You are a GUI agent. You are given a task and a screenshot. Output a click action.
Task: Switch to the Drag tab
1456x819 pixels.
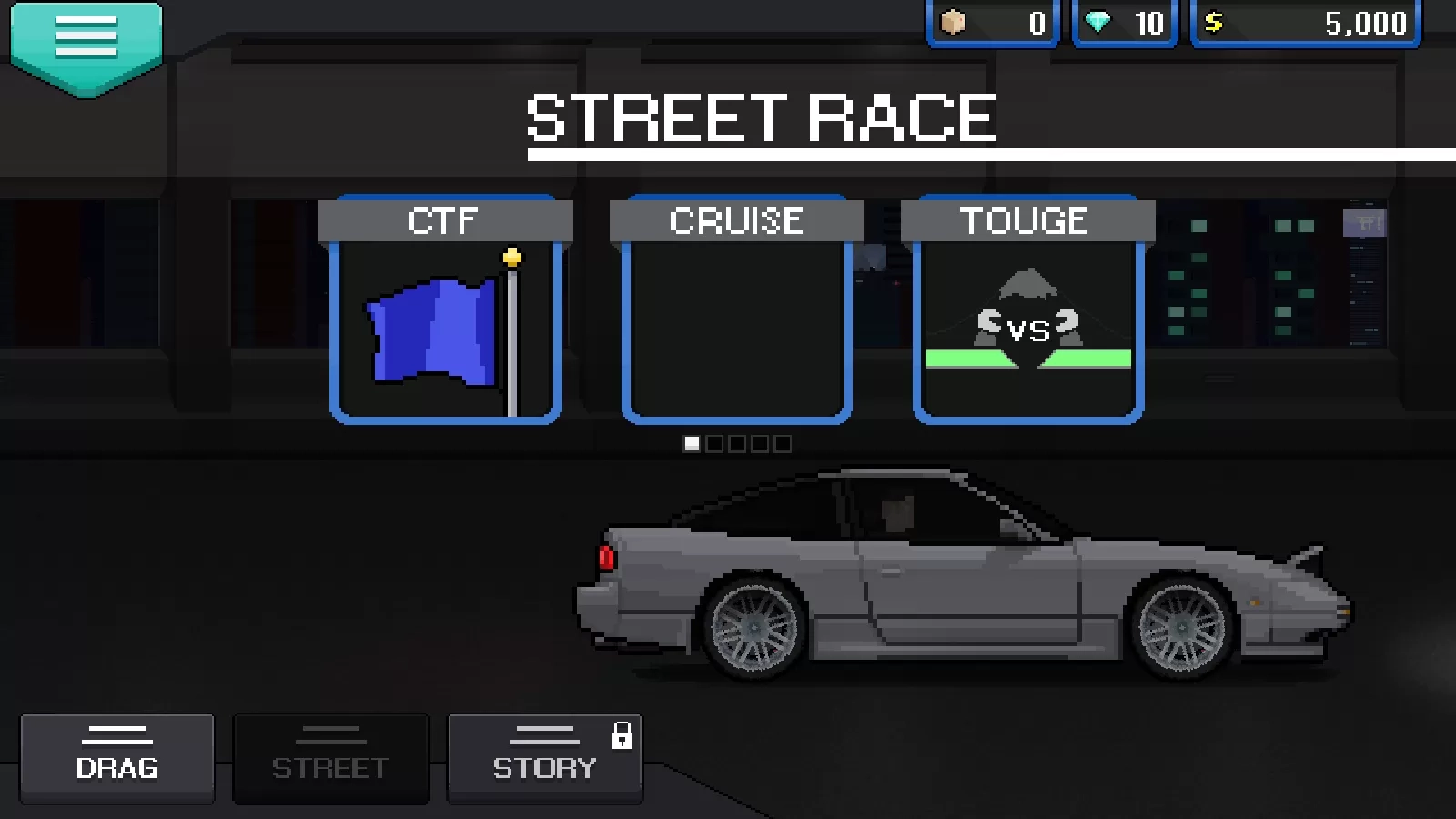(x=117, y=758)
